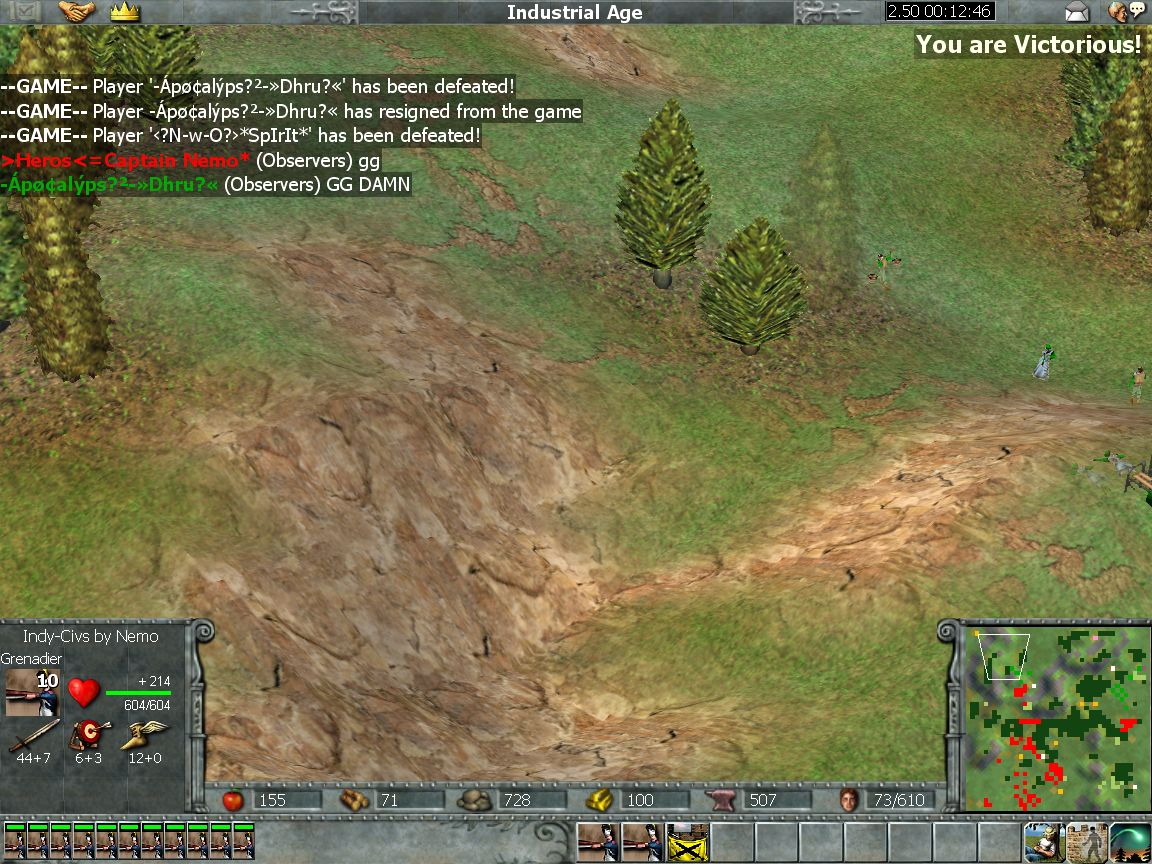
Task: Select the idle citizen icon button
Action: click(1042, 842)
